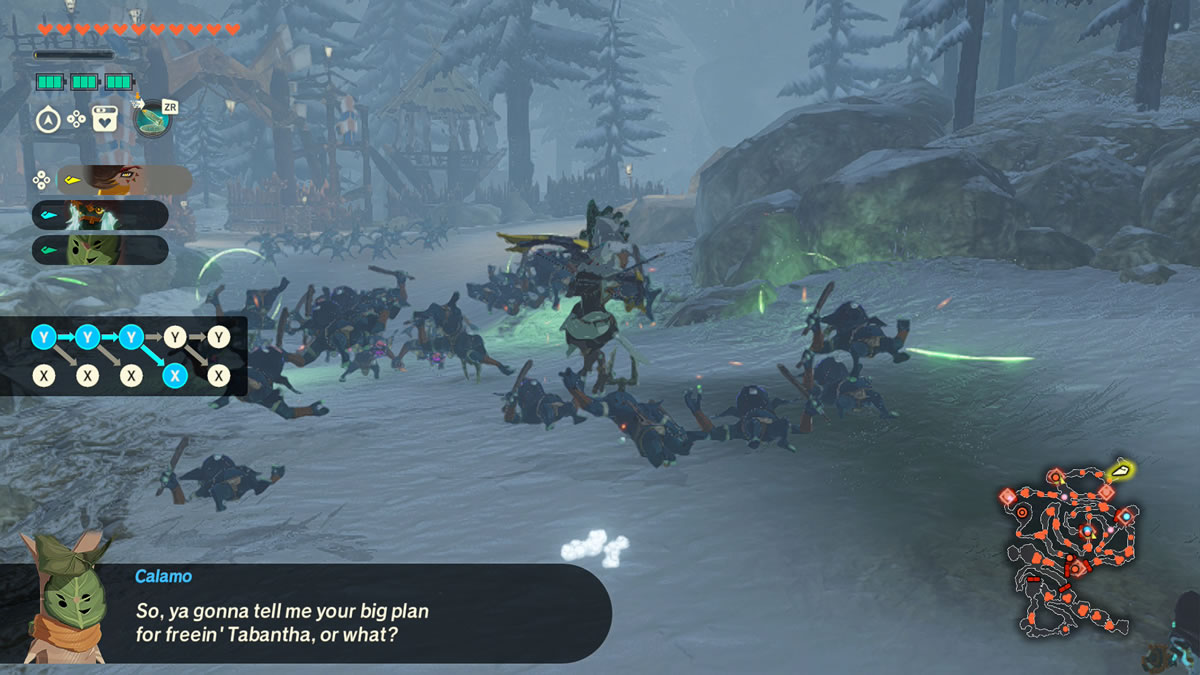Select the yellow highlighted marker on the minimap

[1123, 469]
